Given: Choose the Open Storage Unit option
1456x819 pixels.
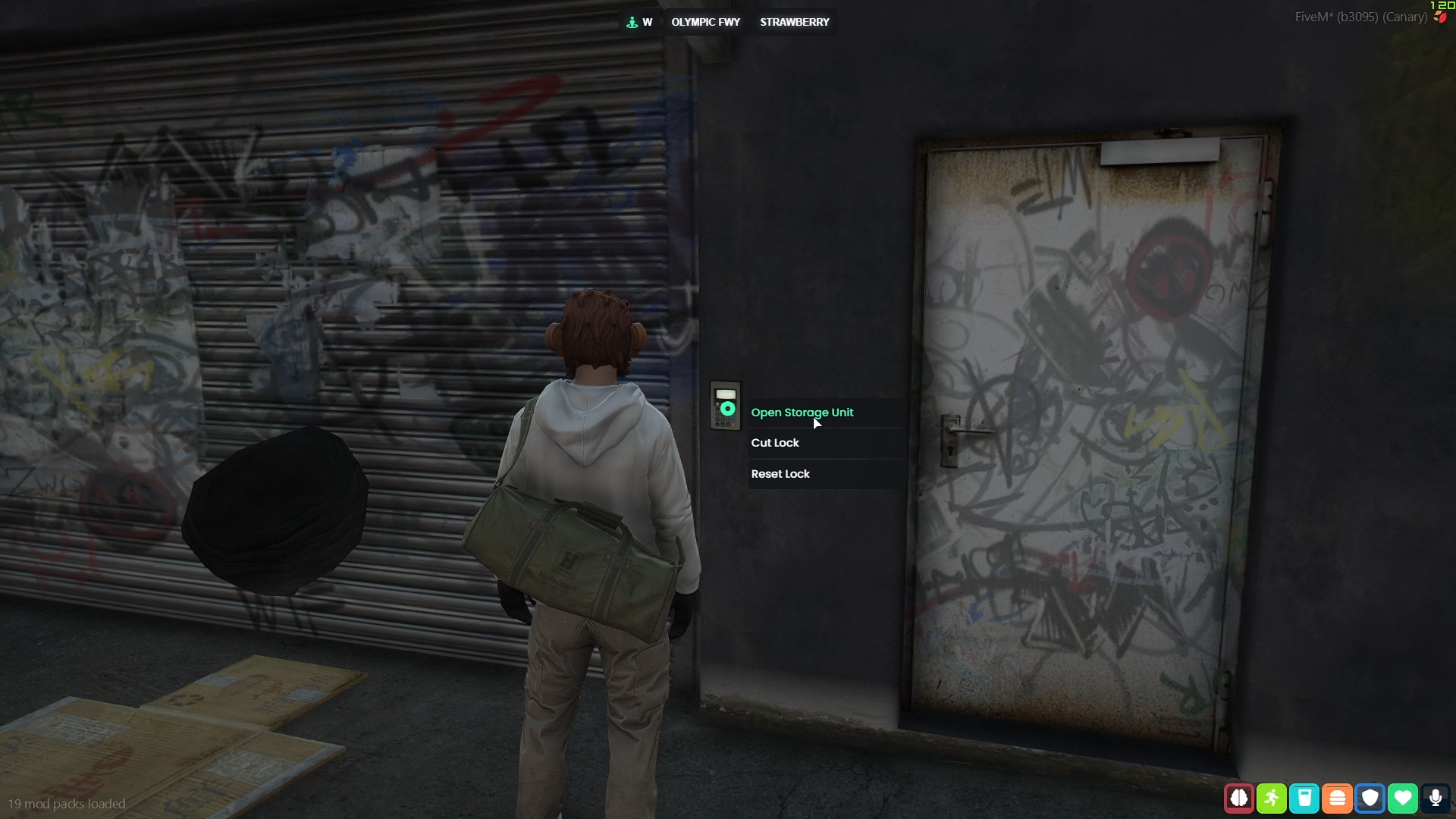Looking at the screenshot, I should tap(802, 413).
